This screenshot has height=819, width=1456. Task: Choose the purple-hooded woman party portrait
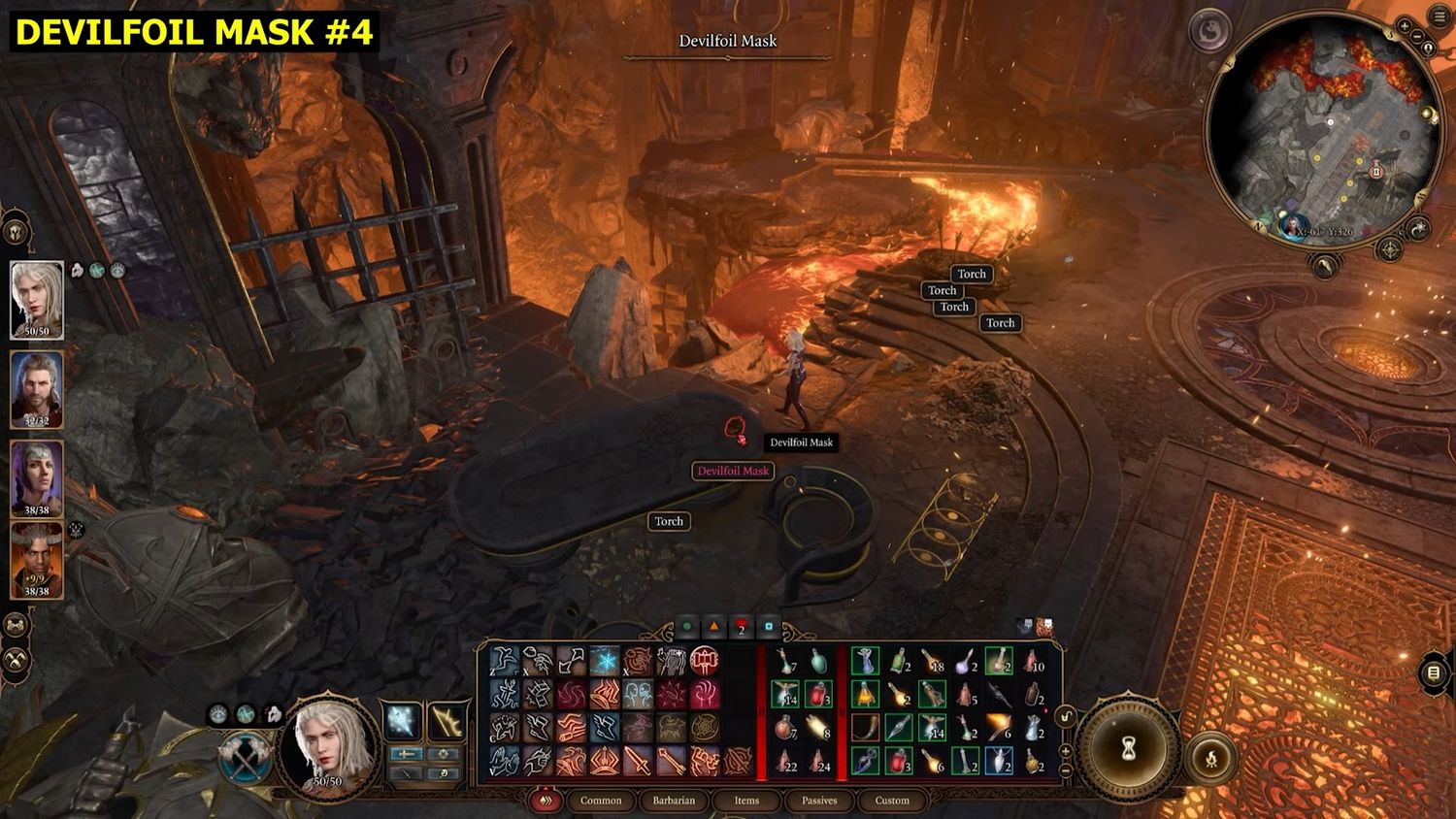[x=37, y=478]
